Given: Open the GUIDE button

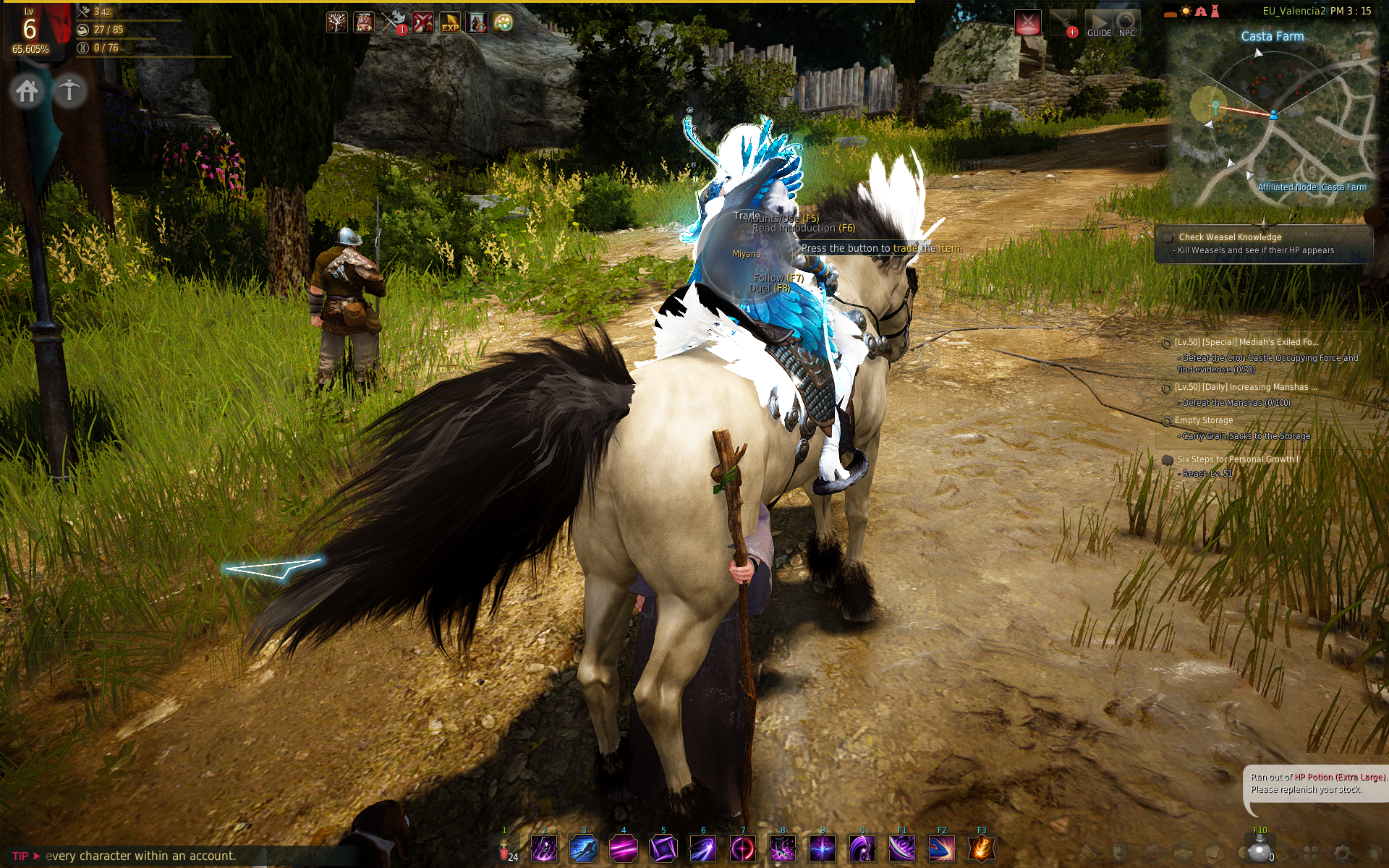Looking at the screenshot, I should 1099,23.
